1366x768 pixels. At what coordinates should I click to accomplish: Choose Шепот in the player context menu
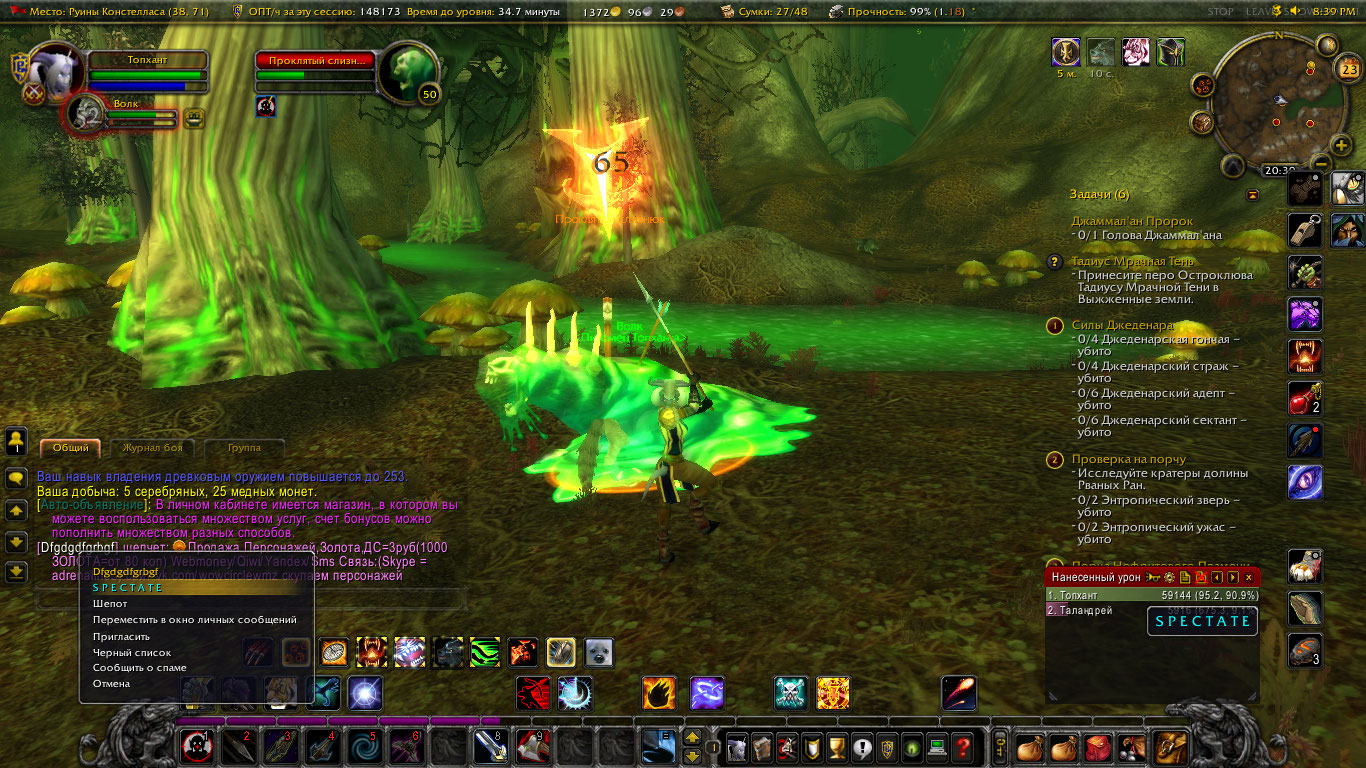pyautogui.click(x=110, y=604)
